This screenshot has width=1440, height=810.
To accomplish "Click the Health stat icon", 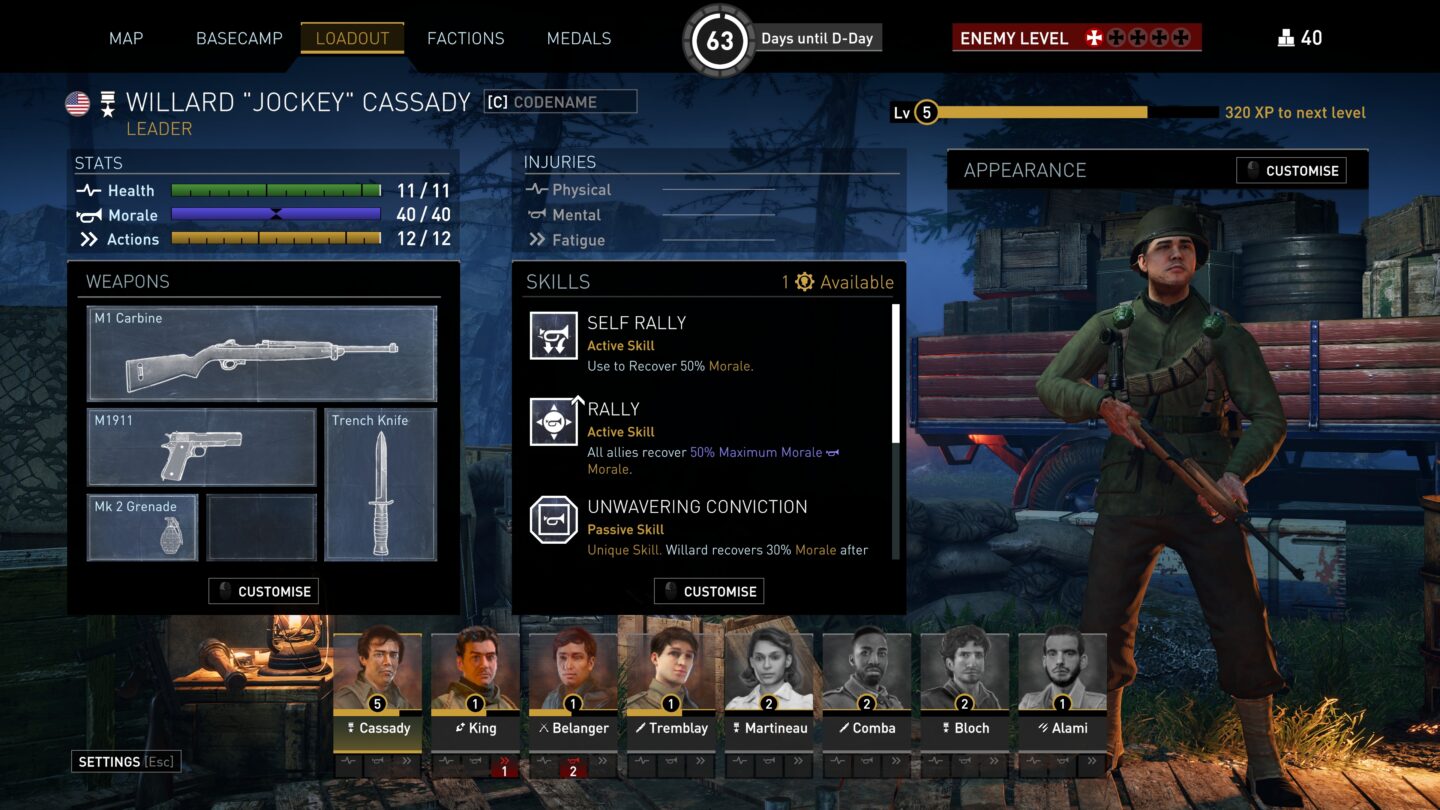I will coord(88,190).
